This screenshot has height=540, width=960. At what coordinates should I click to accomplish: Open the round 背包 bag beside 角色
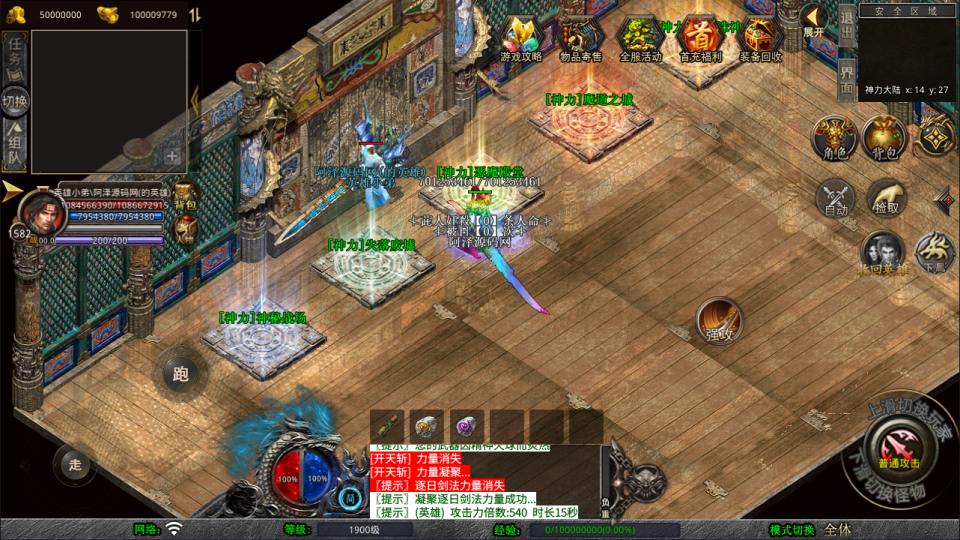point(884,137)
